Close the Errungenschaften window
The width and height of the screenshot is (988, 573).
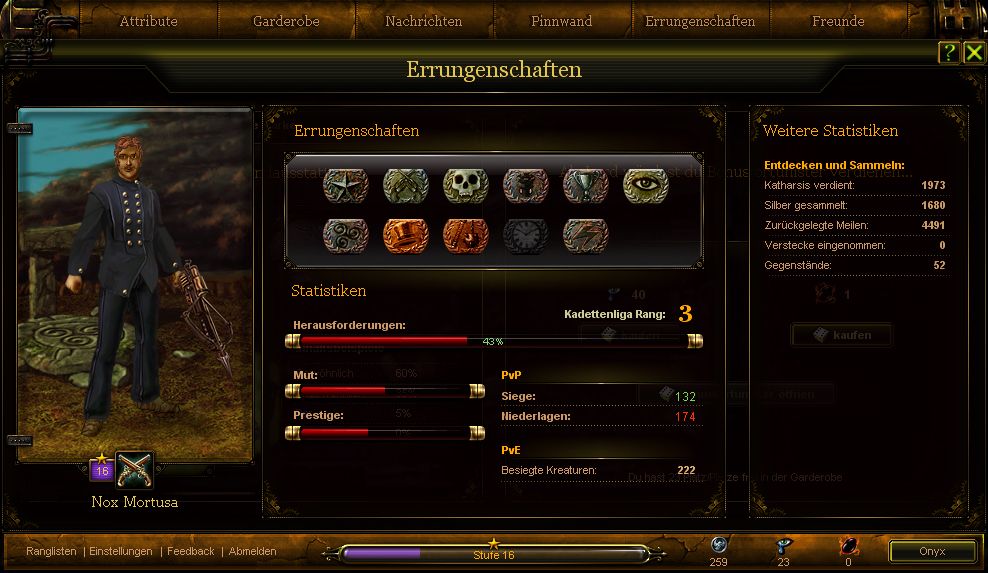(973, 53)
